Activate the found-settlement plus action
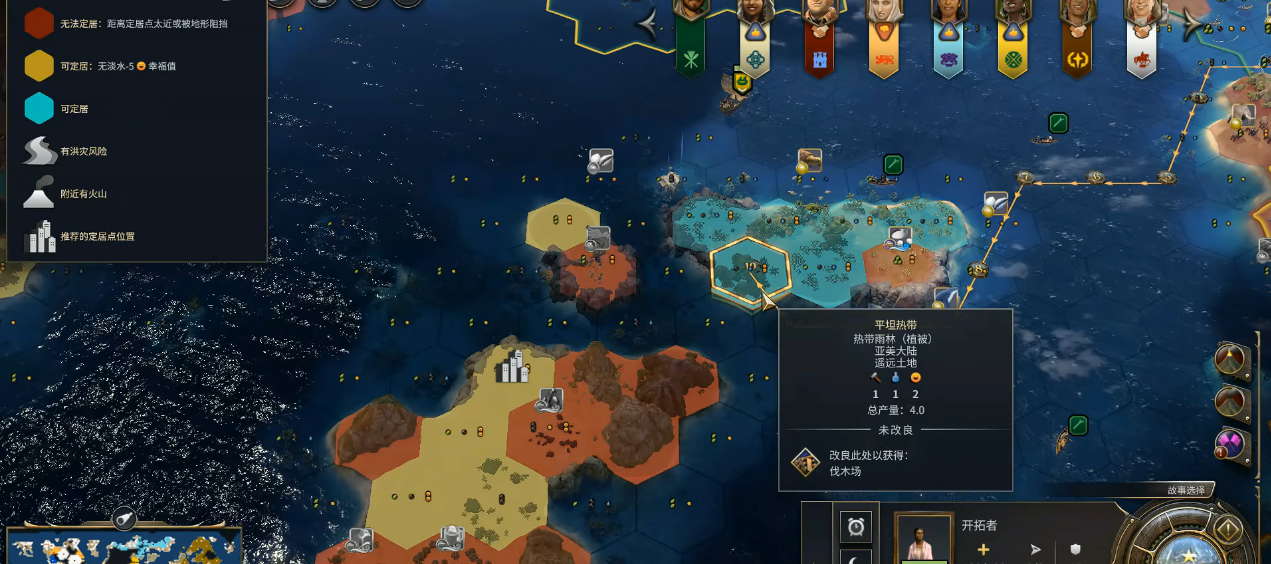This screenshot has height=564, width=1271. click(x=983, y=549)
